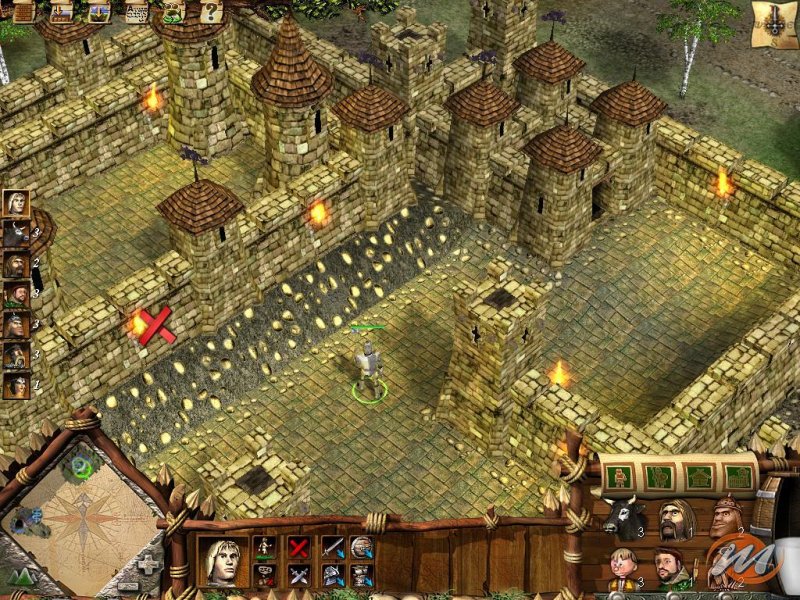The height and width of the screenshot is (600, 800).
Task: Open the top-right parchment scroll button
Action: [x=775, y=25]
